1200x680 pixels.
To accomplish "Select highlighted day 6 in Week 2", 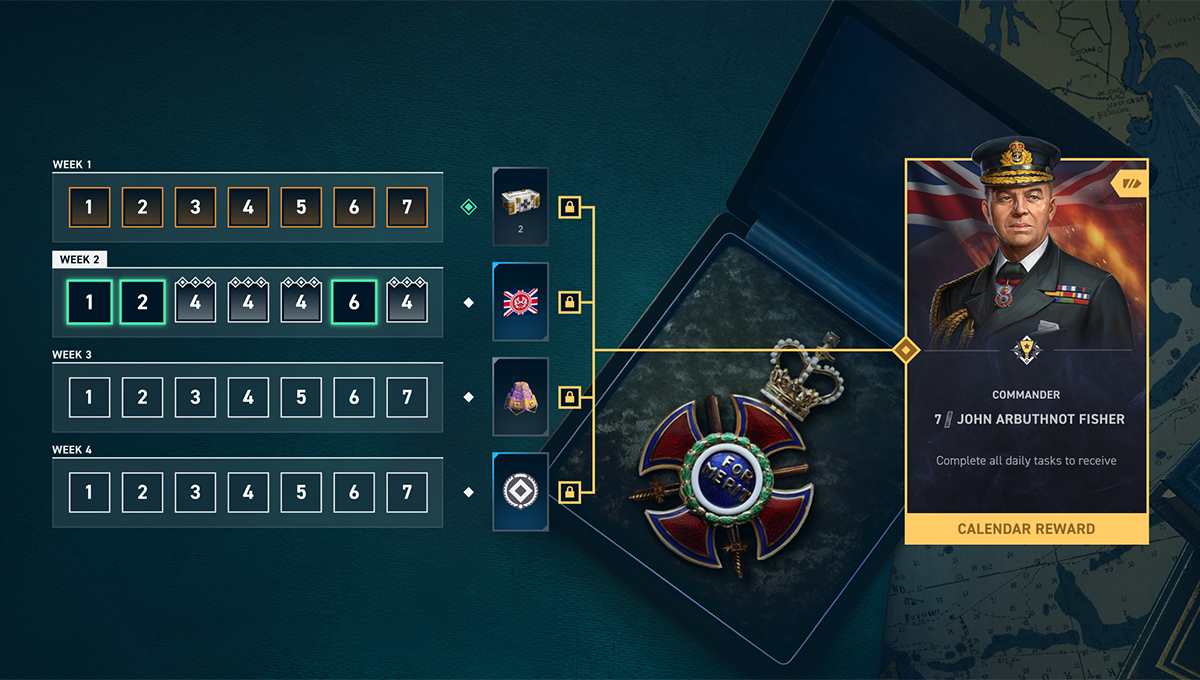I will pyautogui.click(x=354, y=302).
